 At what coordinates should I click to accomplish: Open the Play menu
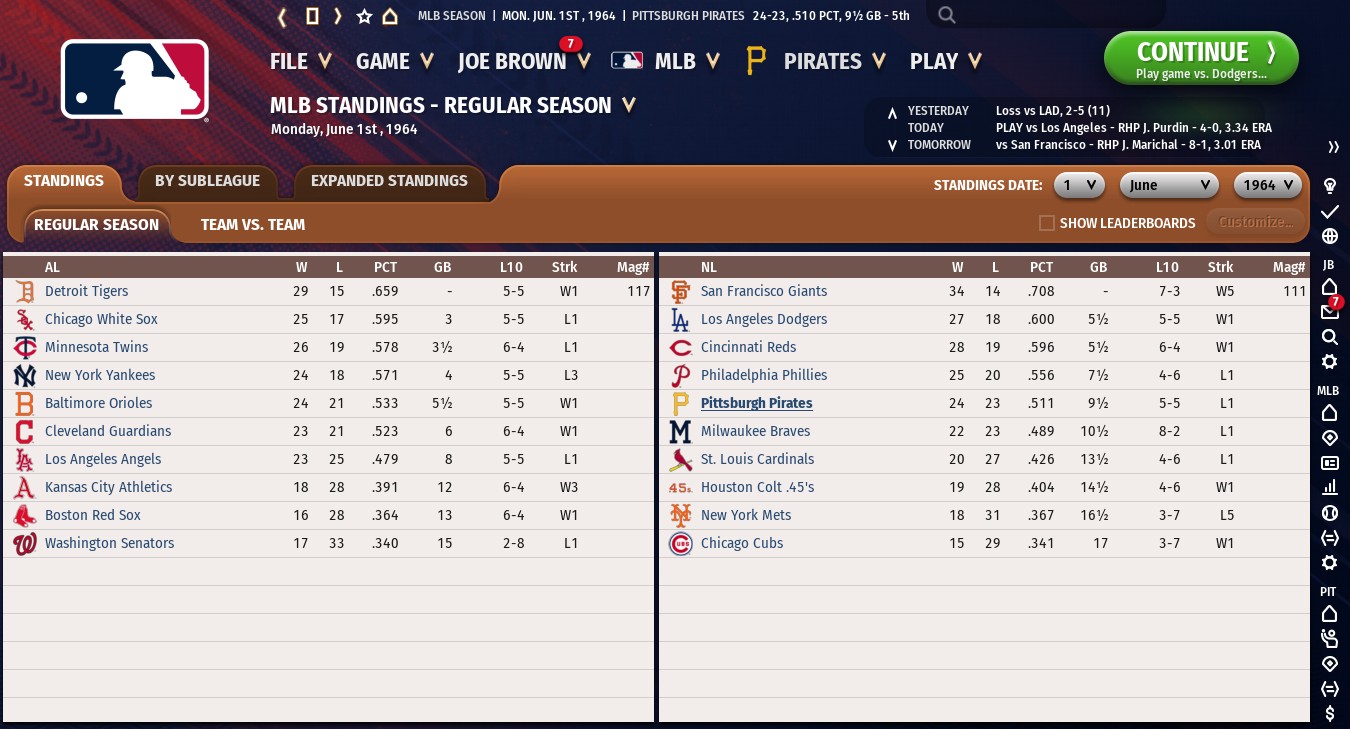point(945,61)
